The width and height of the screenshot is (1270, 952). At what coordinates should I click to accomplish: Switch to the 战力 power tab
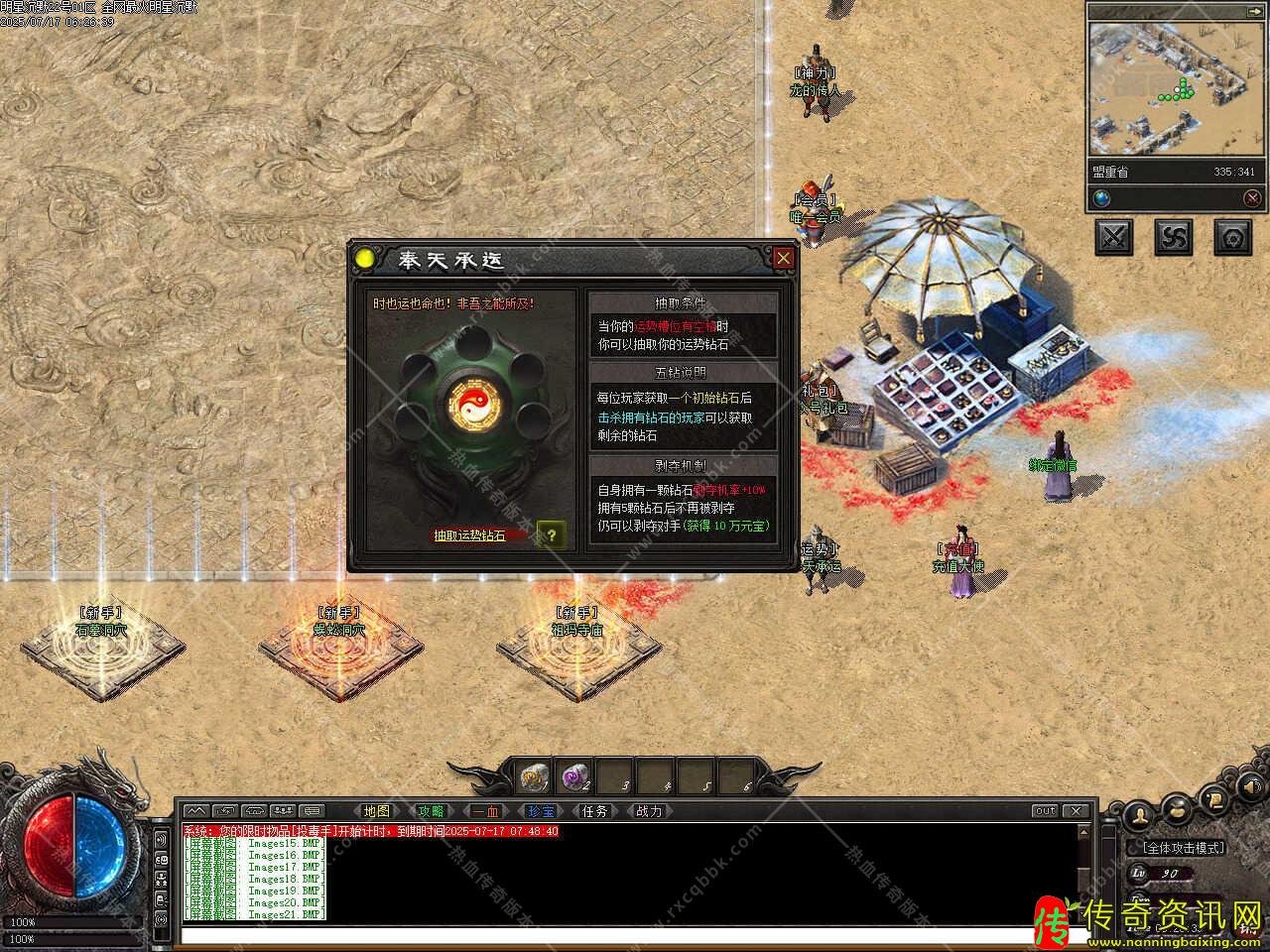click(649, 811)
